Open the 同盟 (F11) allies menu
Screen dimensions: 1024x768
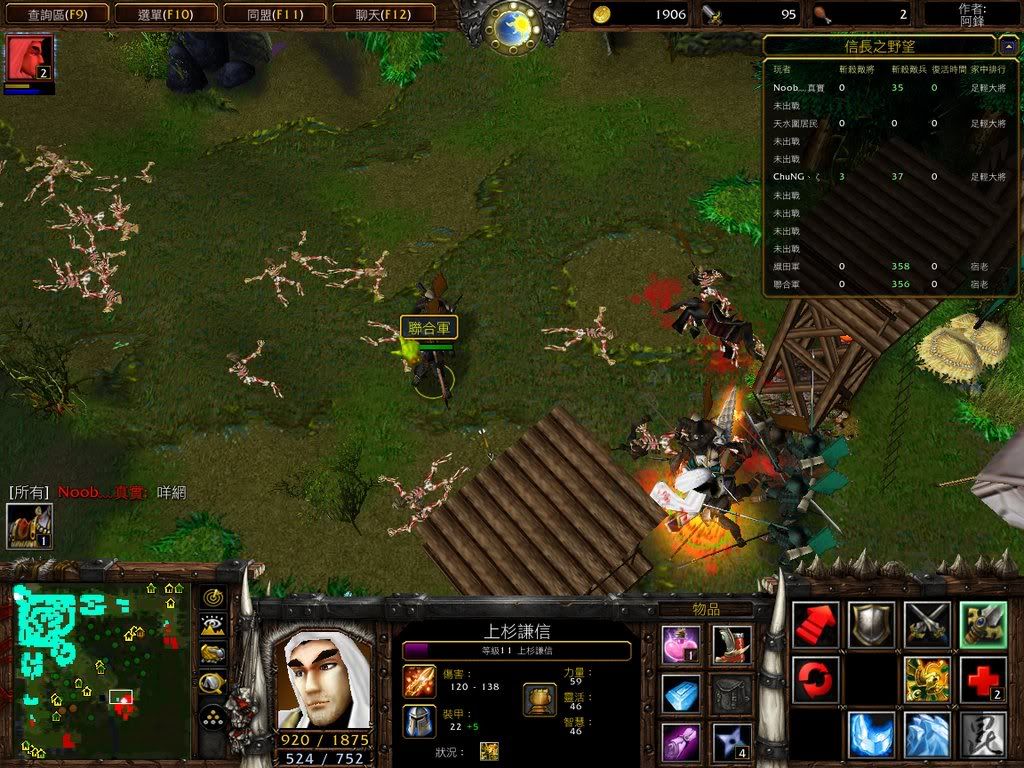(x=273, y=14)
